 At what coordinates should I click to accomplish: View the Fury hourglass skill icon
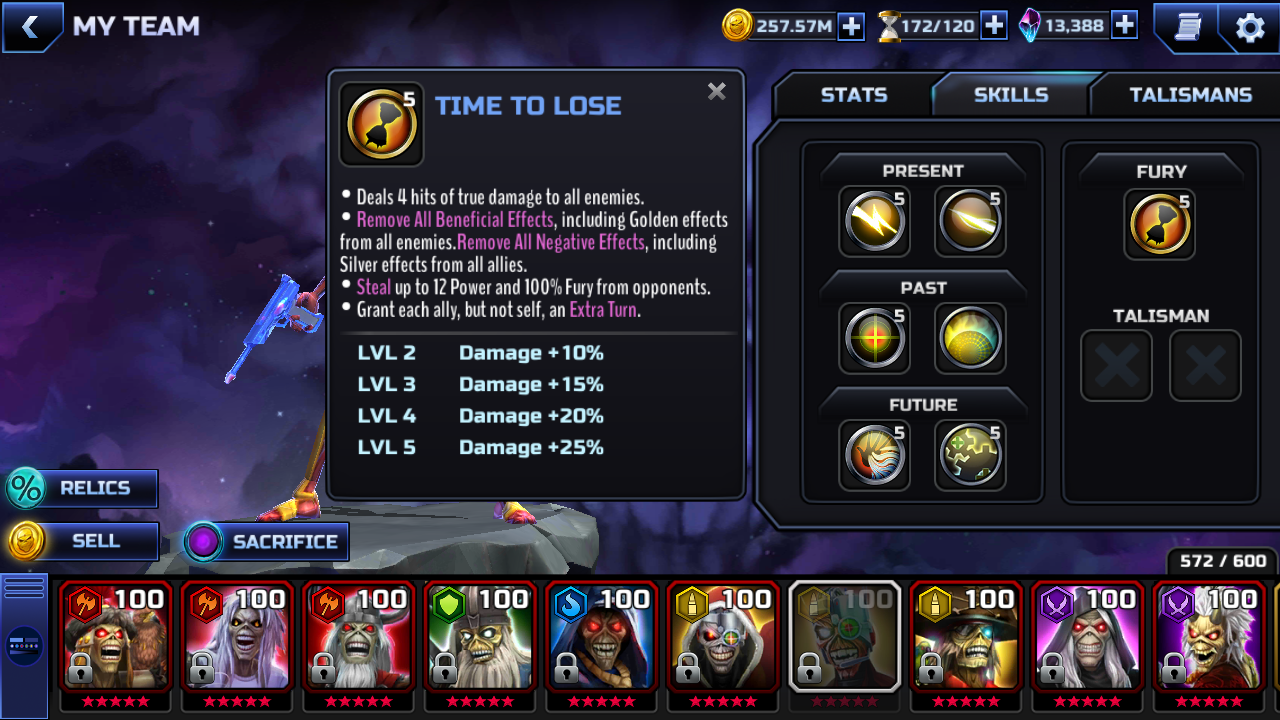pyautogui.click(x=1160, y=224)
